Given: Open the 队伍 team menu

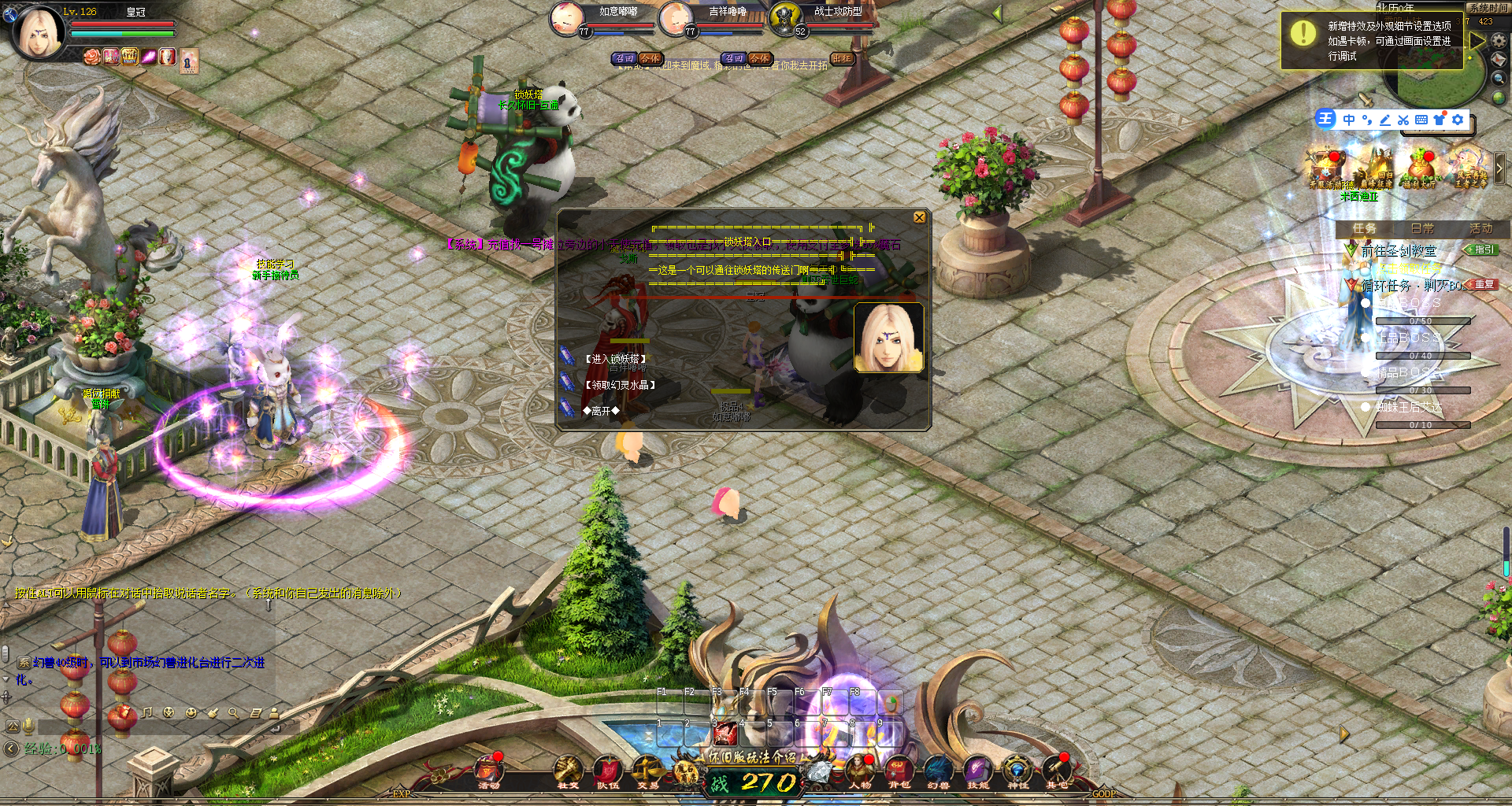Looking at the screenshot, I should (607, 771).
